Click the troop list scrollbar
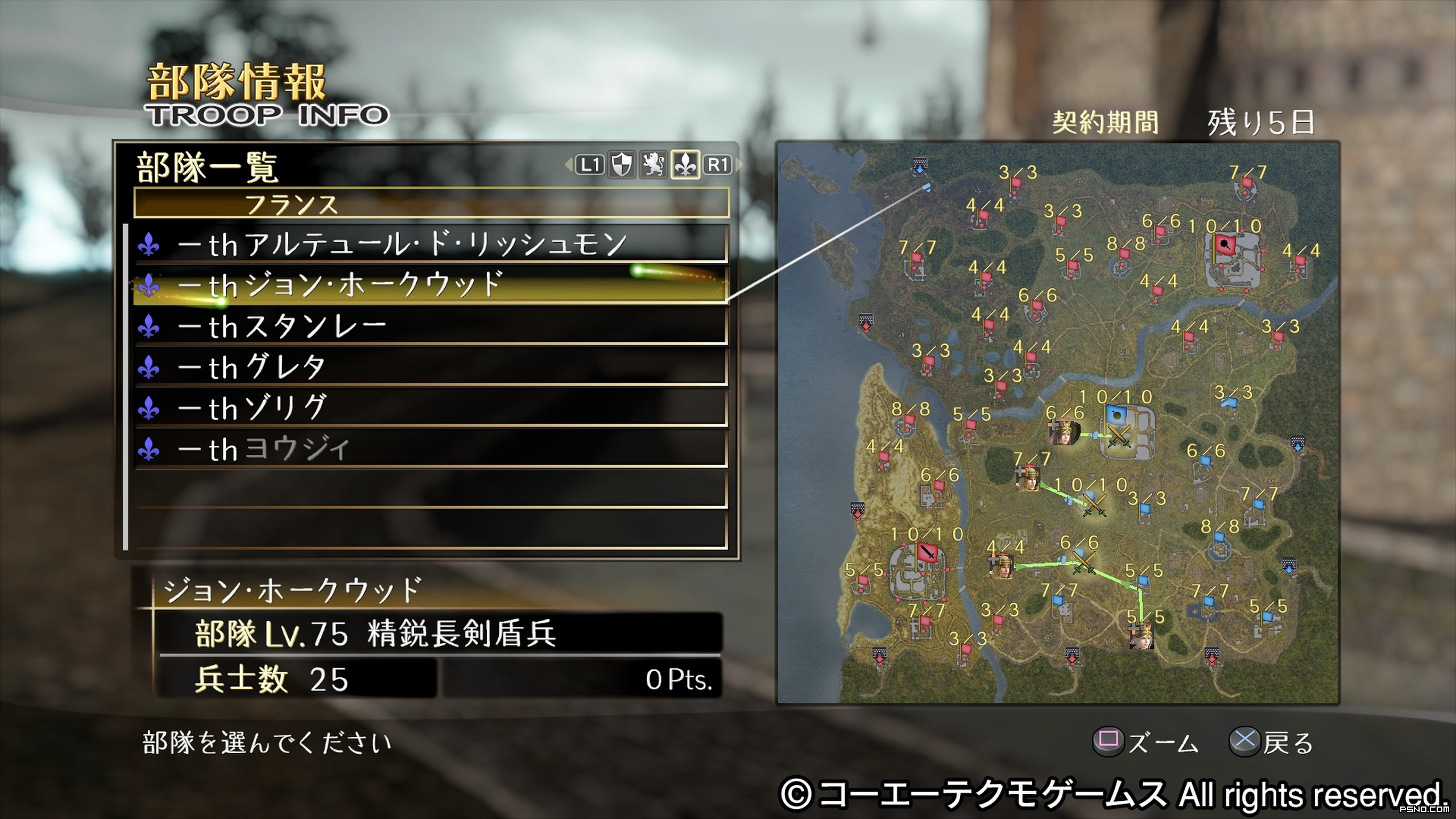The height and width of the screenshot is (819, 1456). (x=126, y=387)
